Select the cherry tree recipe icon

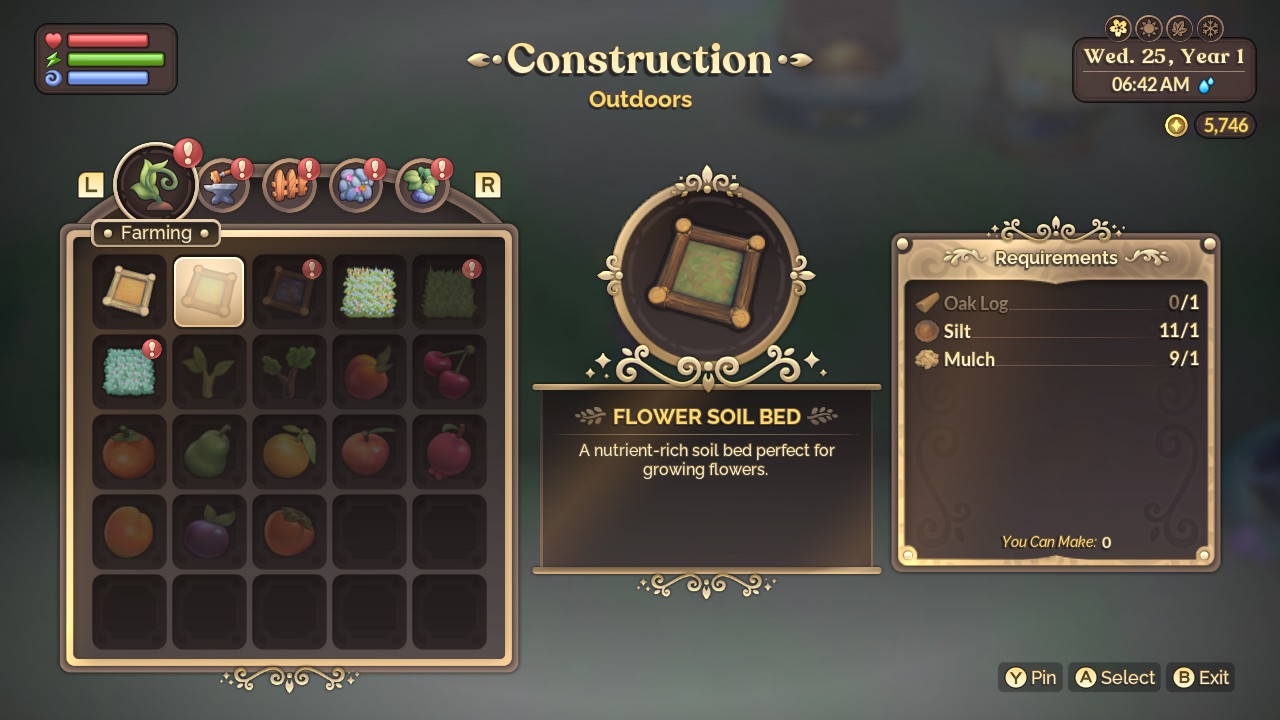(448, 371)
